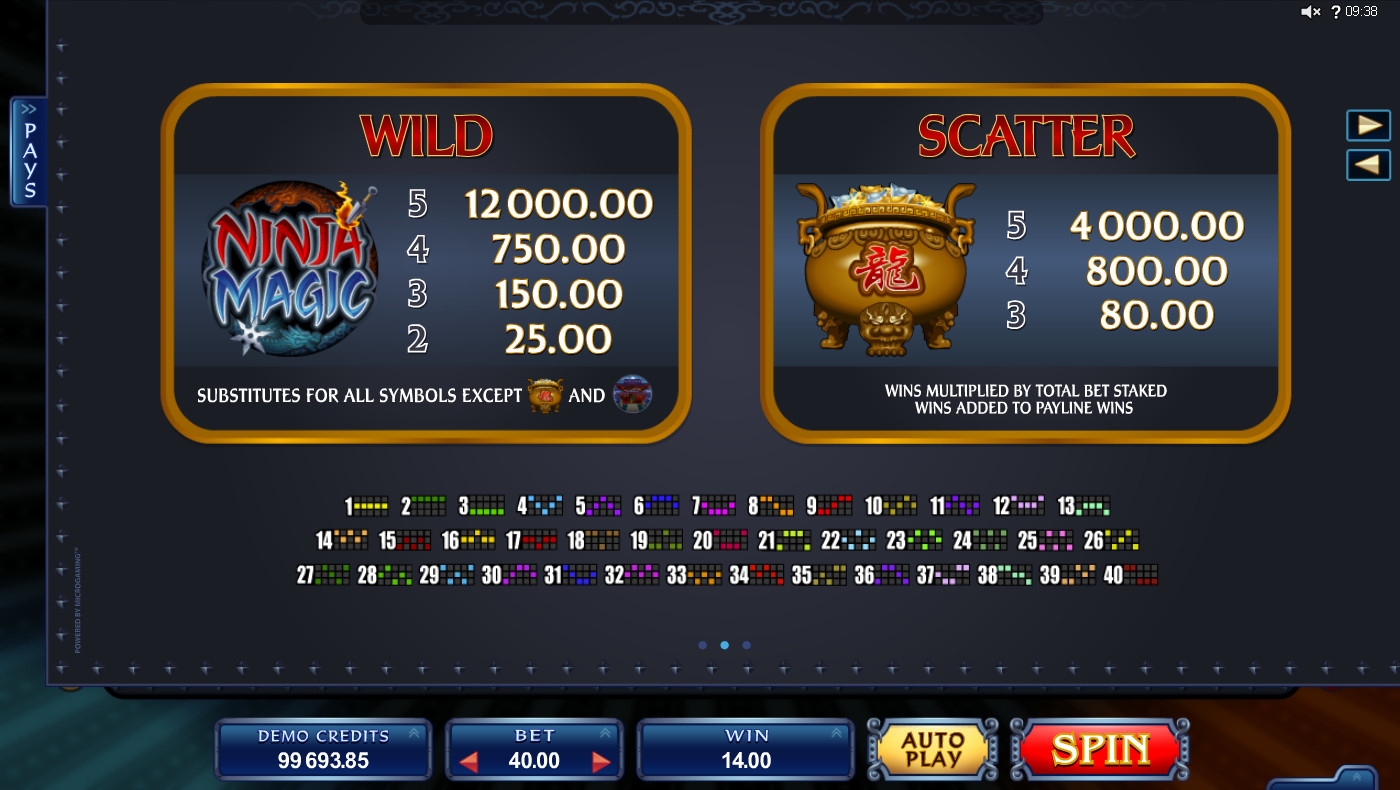Viewport: 1400px width, 790px height.
Task: Select the first paytable page dot
Action: click(702, 645)
